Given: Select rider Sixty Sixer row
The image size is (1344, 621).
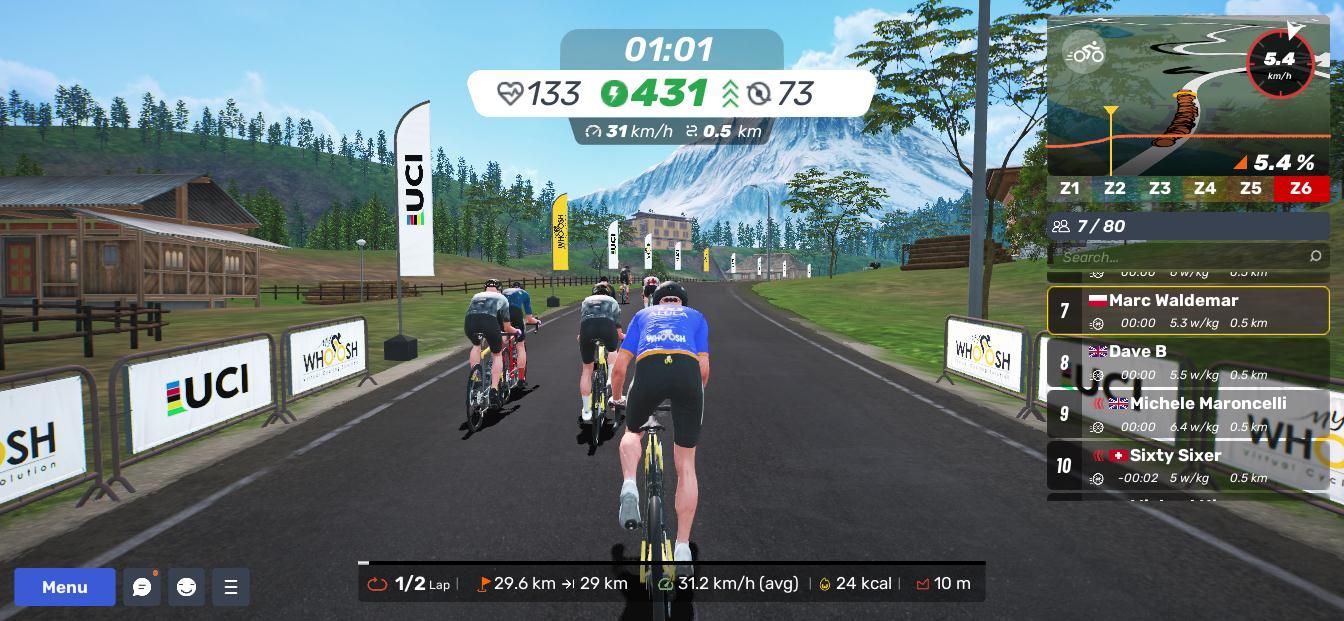Looking at the screenshot, I should coord(1188,466).
